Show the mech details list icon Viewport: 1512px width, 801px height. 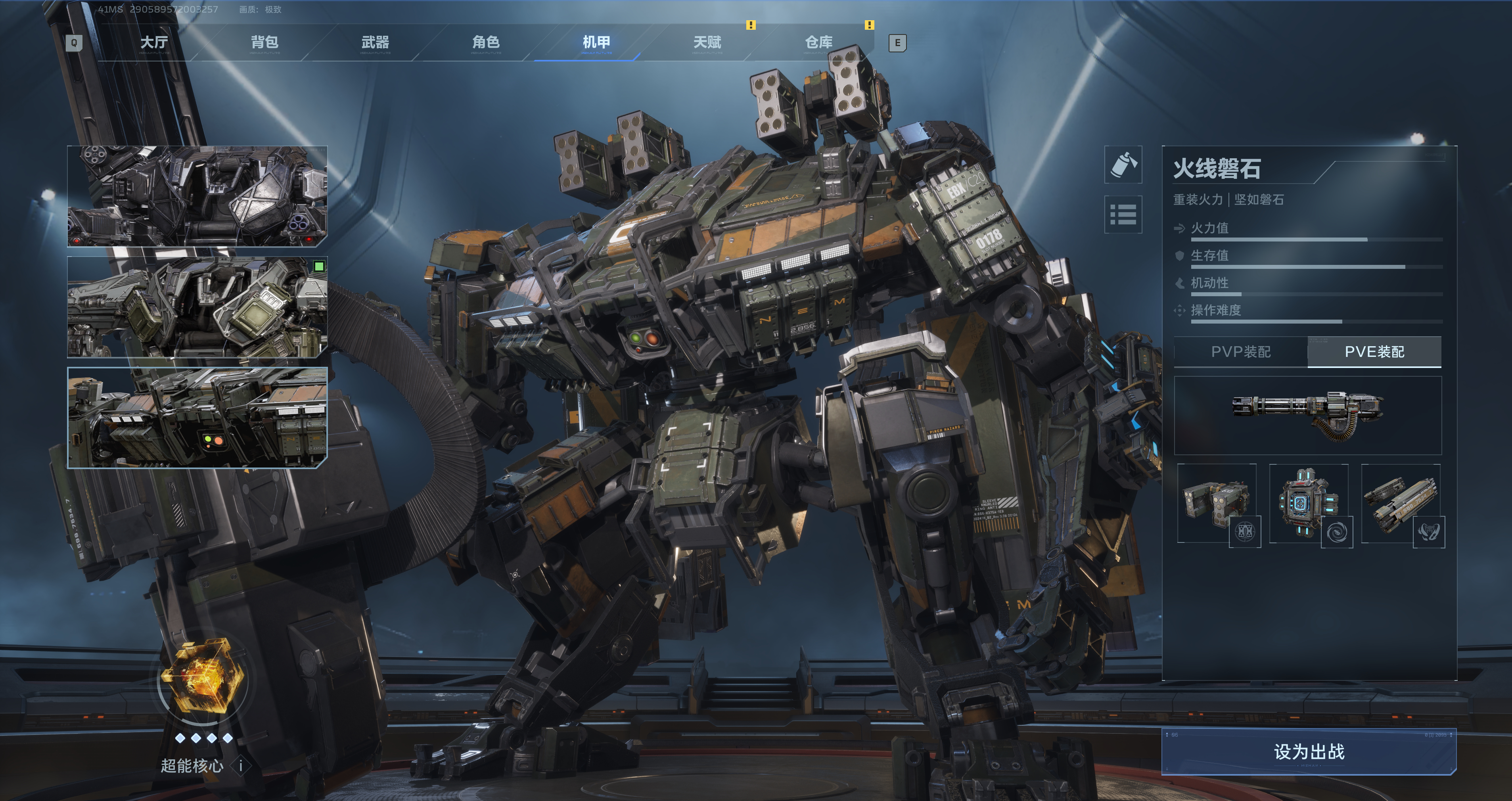tap(1123, 214)
